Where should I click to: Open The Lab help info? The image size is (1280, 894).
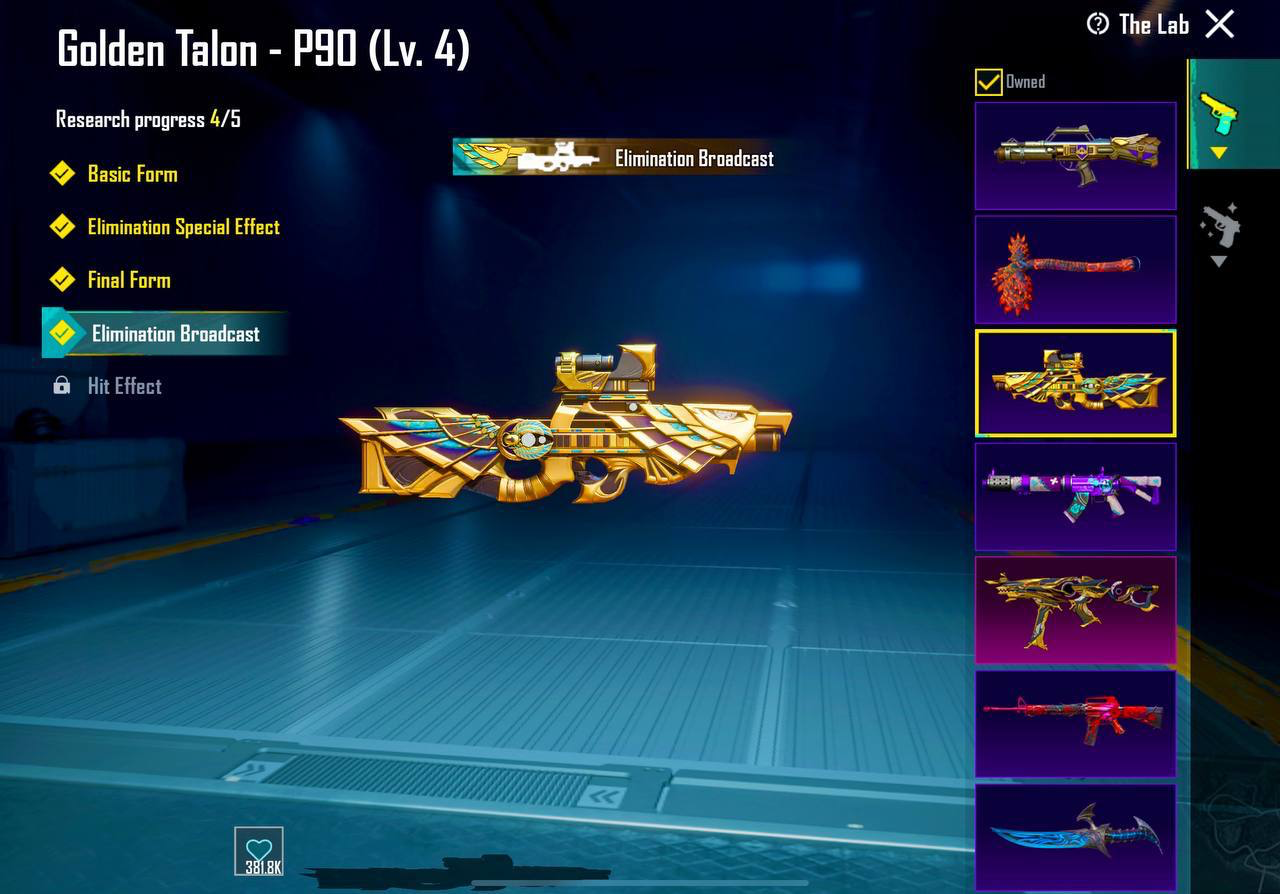[x=1098, y=24]
